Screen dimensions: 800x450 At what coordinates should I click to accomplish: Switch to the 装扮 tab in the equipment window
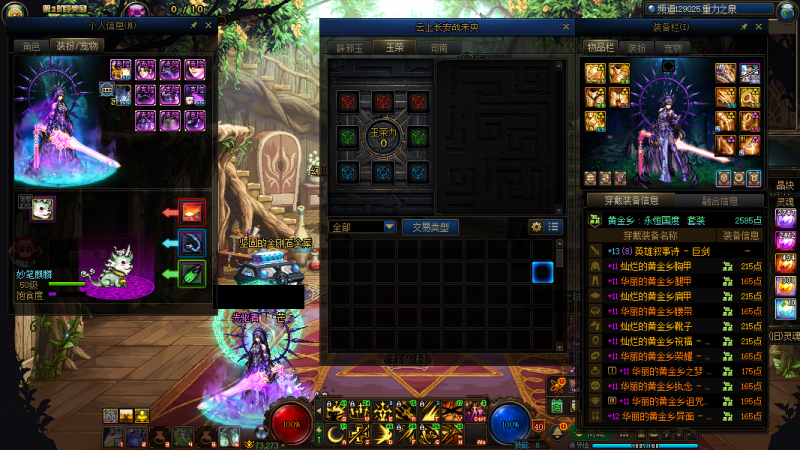click(x=636, y=47)
